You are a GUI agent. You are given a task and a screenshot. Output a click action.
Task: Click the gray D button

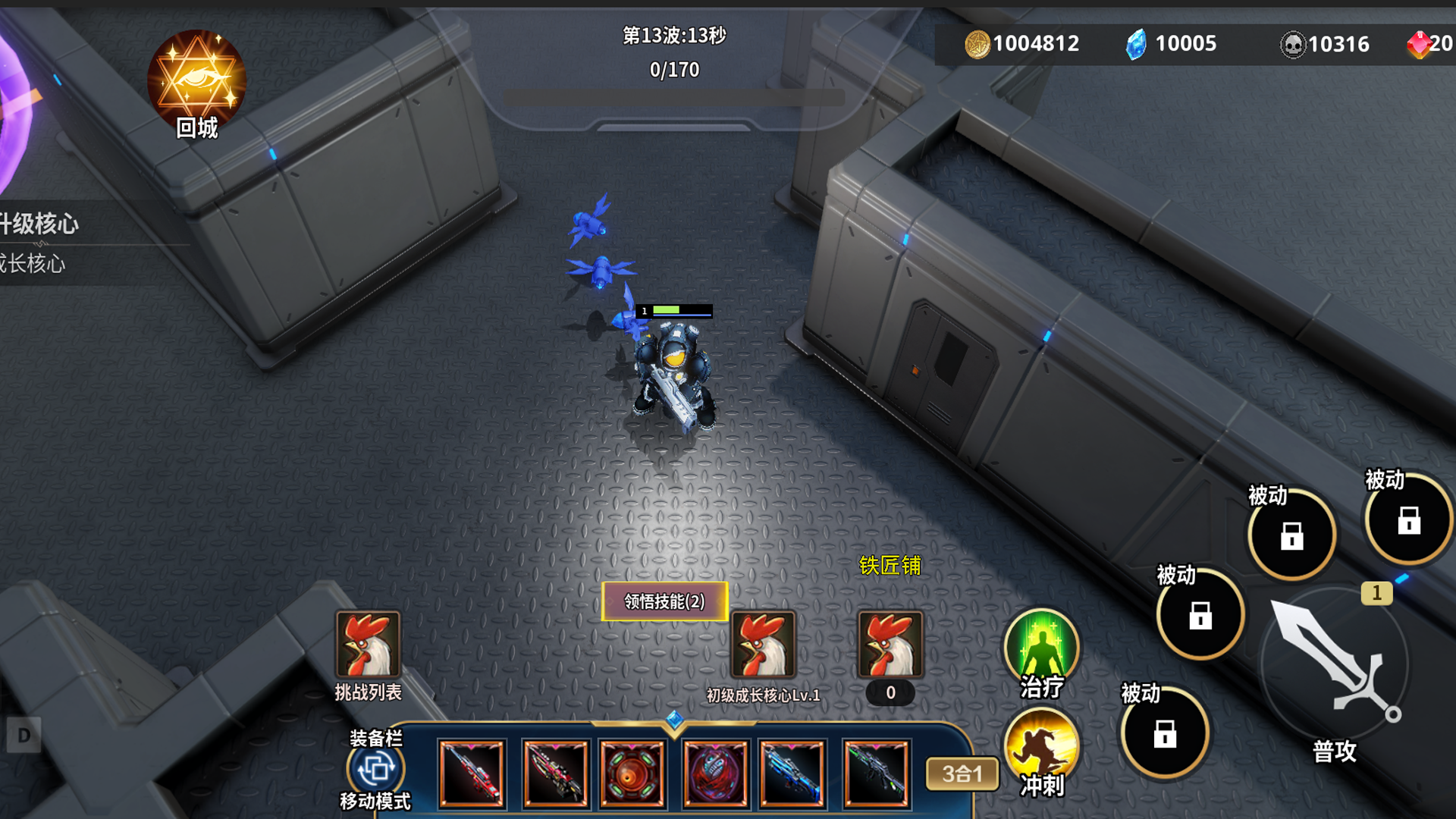click(24, 735)
